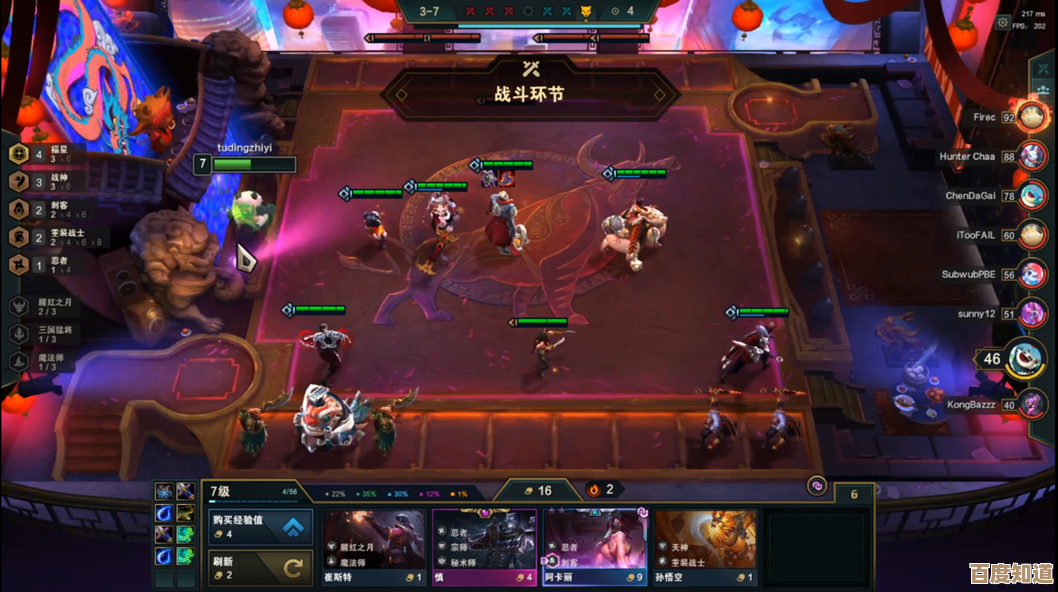The height and width of the screenshot is (592, 1058).
Task: Open the settings gear icon
Action: tap(1003, 21)
